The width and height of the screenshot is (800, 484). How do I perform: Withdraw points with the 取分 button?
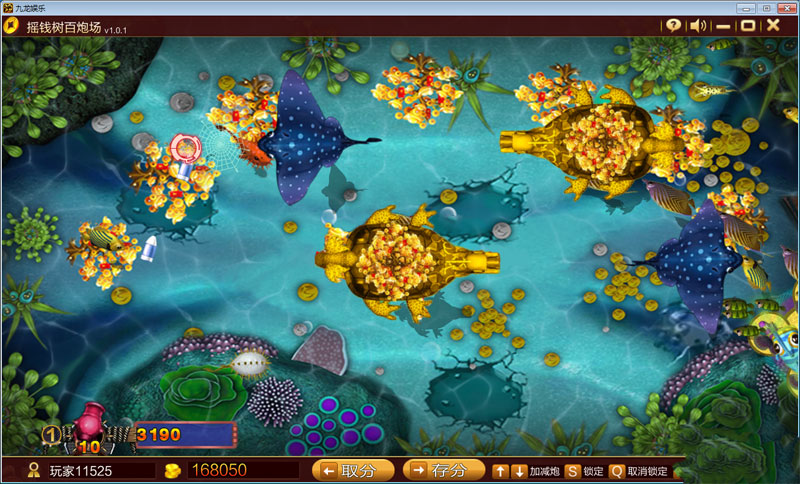(x=353, y=470)
